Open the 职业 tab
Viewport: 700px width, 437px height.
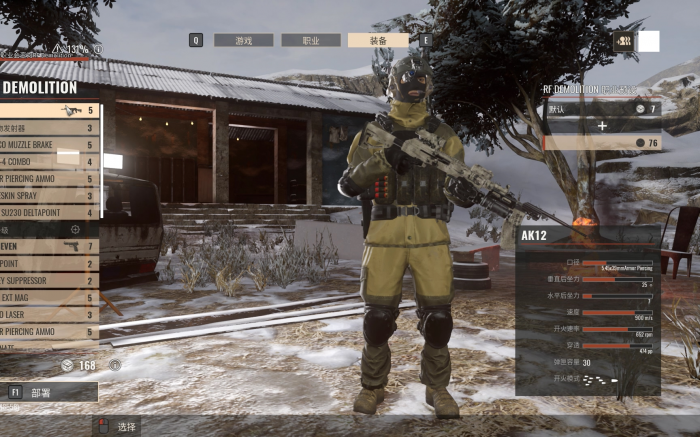click(x=310, y=41)
